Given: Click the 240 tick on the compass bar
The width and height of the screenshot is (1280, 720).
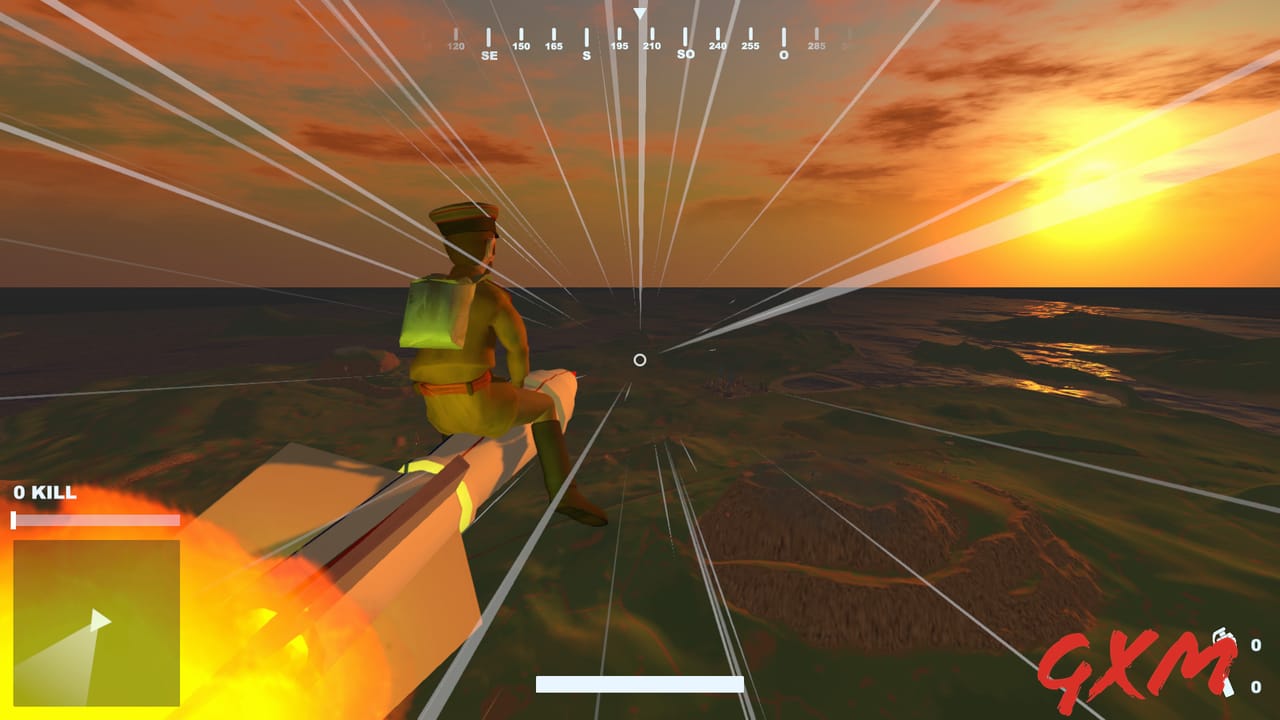Looking at the screenshot, I should [719, 44].
